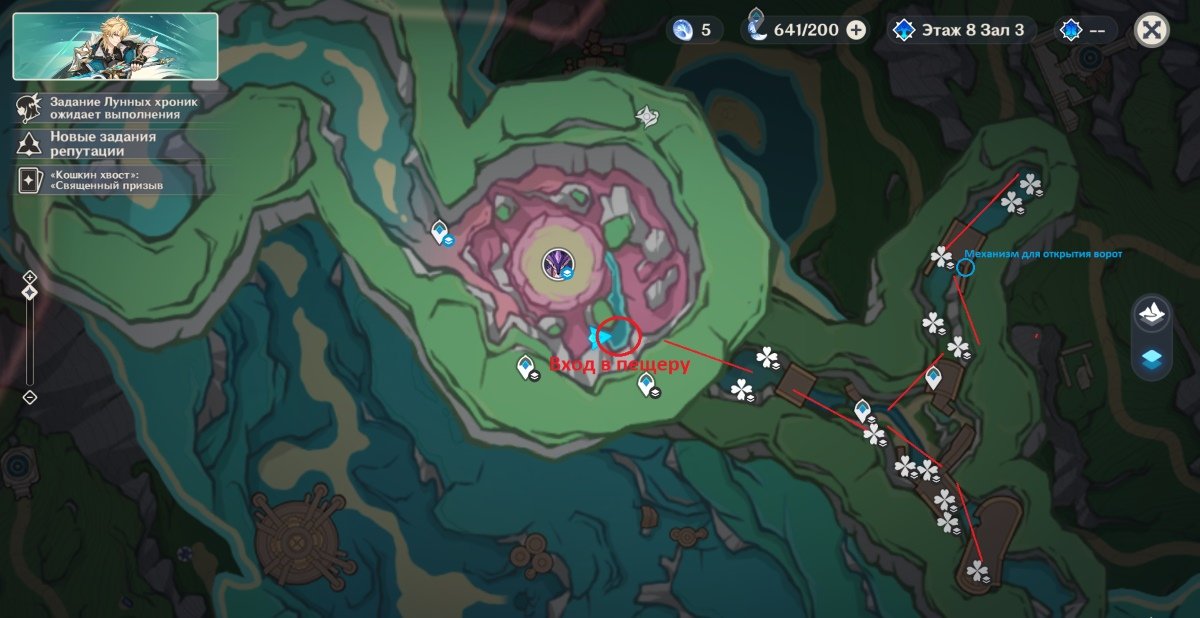
Task: Open the blue crystal icon showing «--»
Action: [1085, 30]
